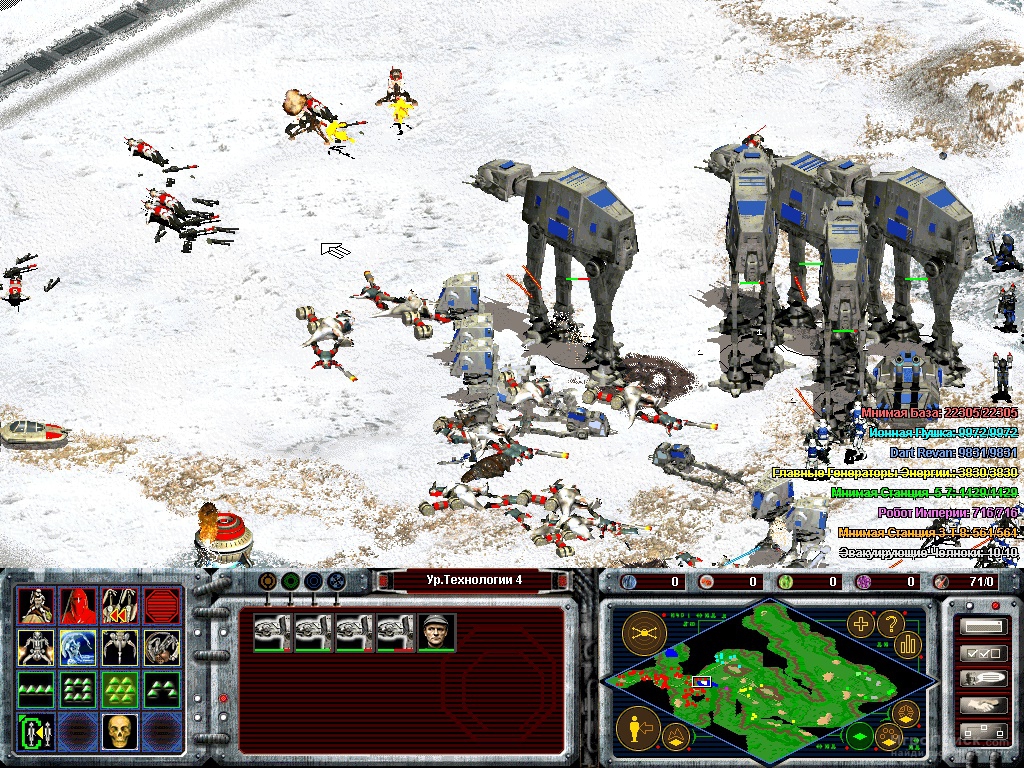Click the radar signal button by the minimap
The width and height of the screenshot is (1024, 768).
pos(644,632)
